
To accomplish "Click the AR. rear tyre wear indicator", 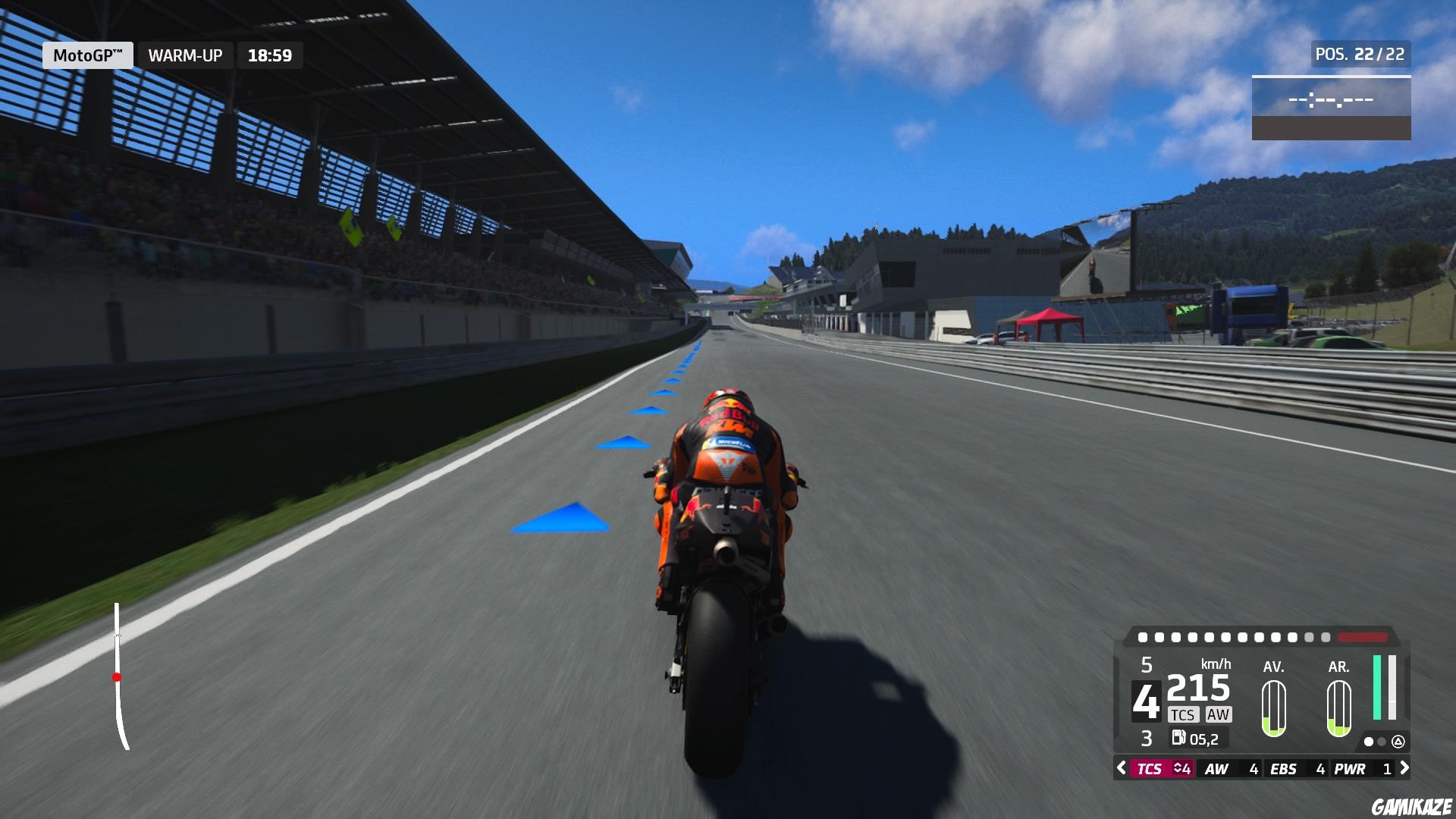I will 1338,709.
